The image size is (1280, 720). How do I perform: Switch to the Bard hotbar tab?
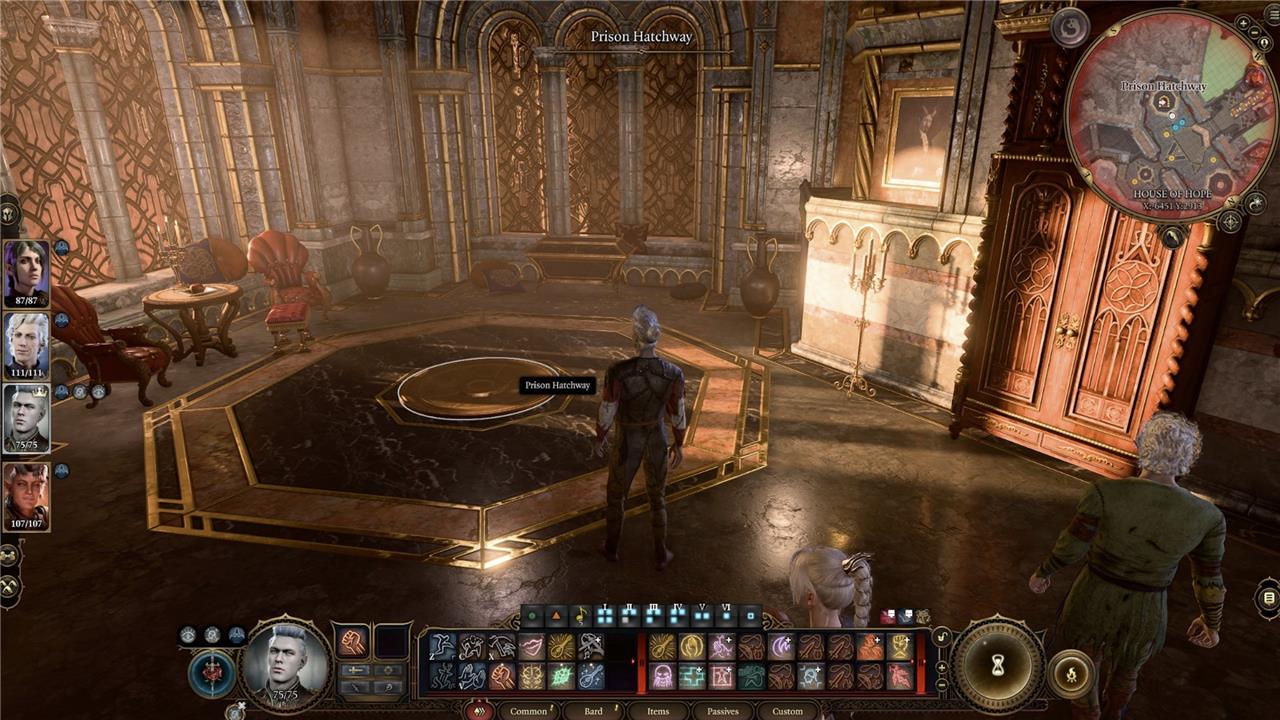coord(592,711)
